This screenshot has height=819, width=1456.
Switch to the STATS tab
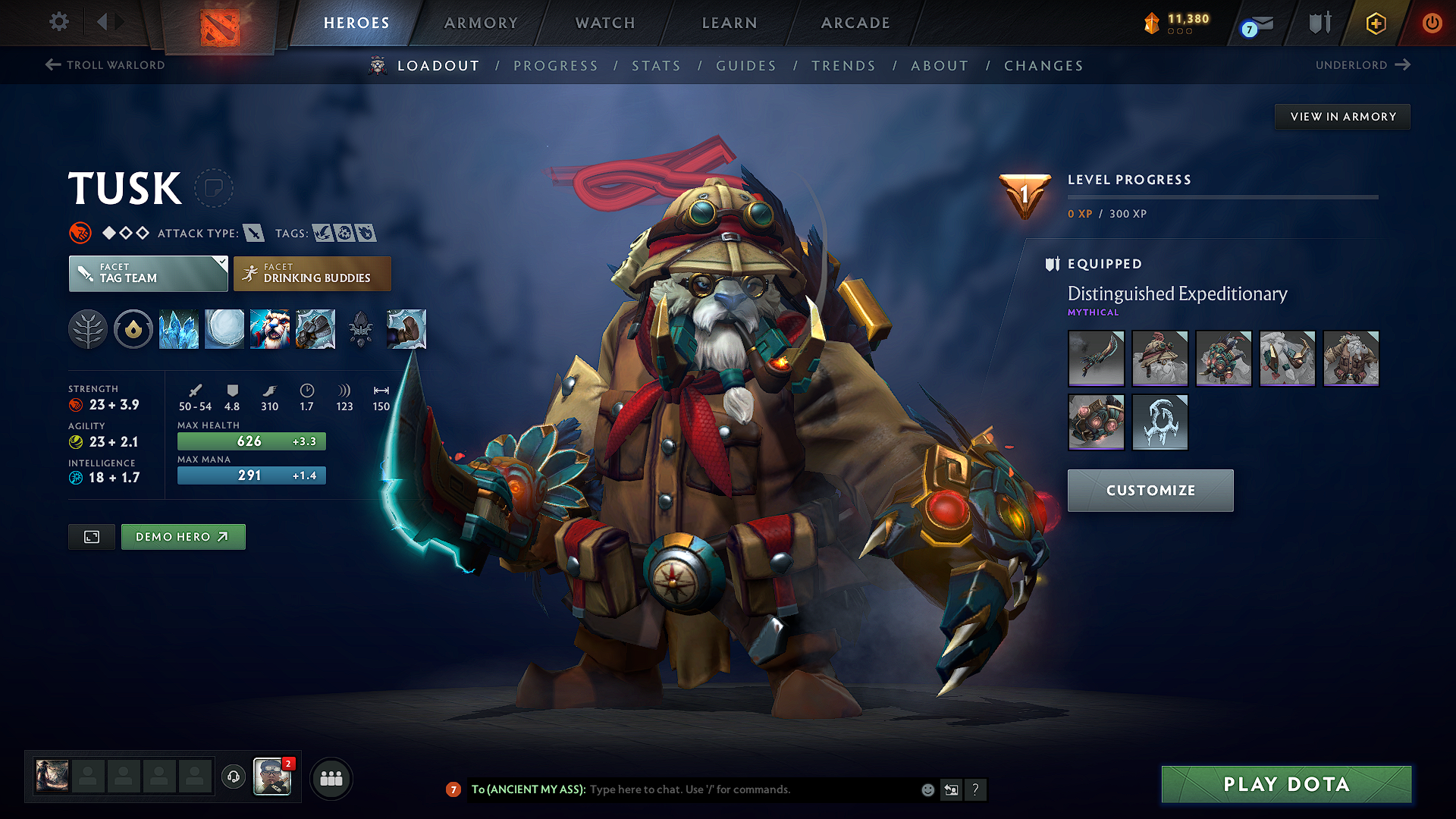click(657, 66)
